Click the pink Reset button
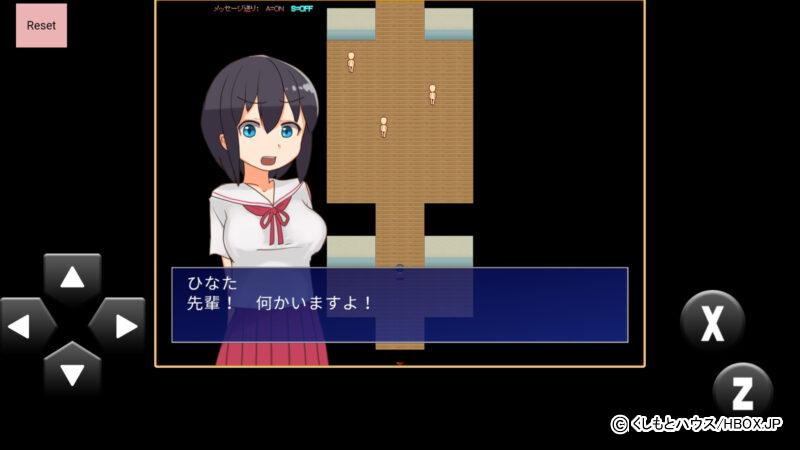The width and height of the screenshot is (800, 450). [x=41, y=25]
